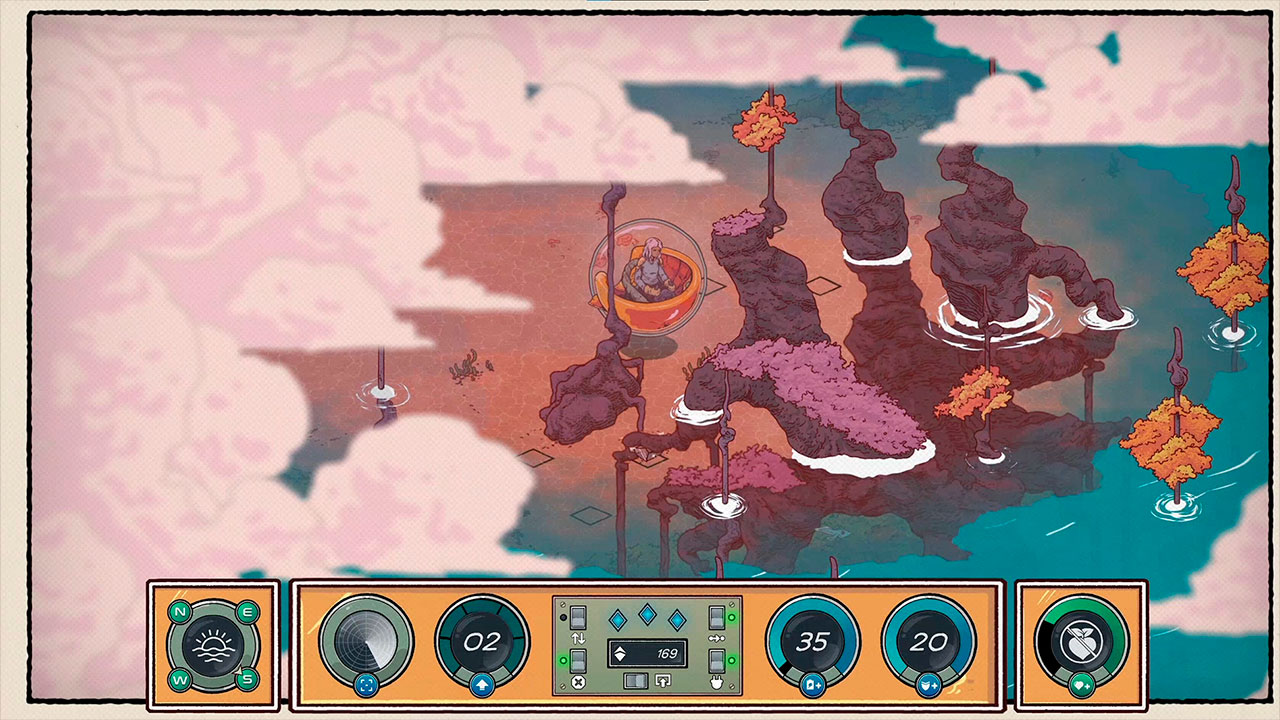Click the blue ascend arrow under the 02 altitude dial
Image resolution: width=1280 pixels, height=720 pixels.
[482, 685]
